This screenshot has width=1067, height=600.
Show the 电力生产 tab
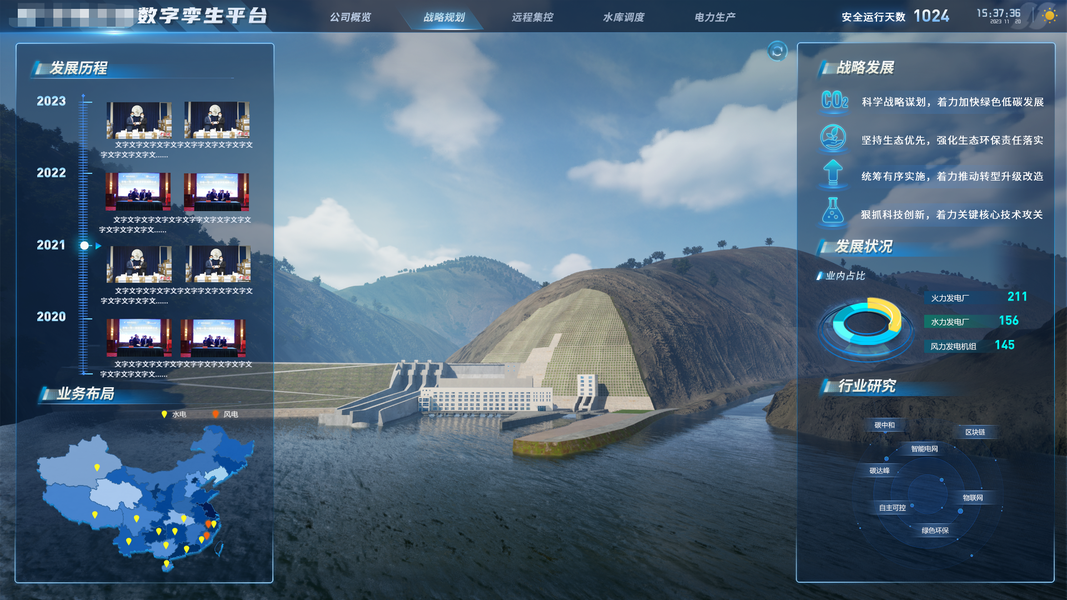(715, 17)
